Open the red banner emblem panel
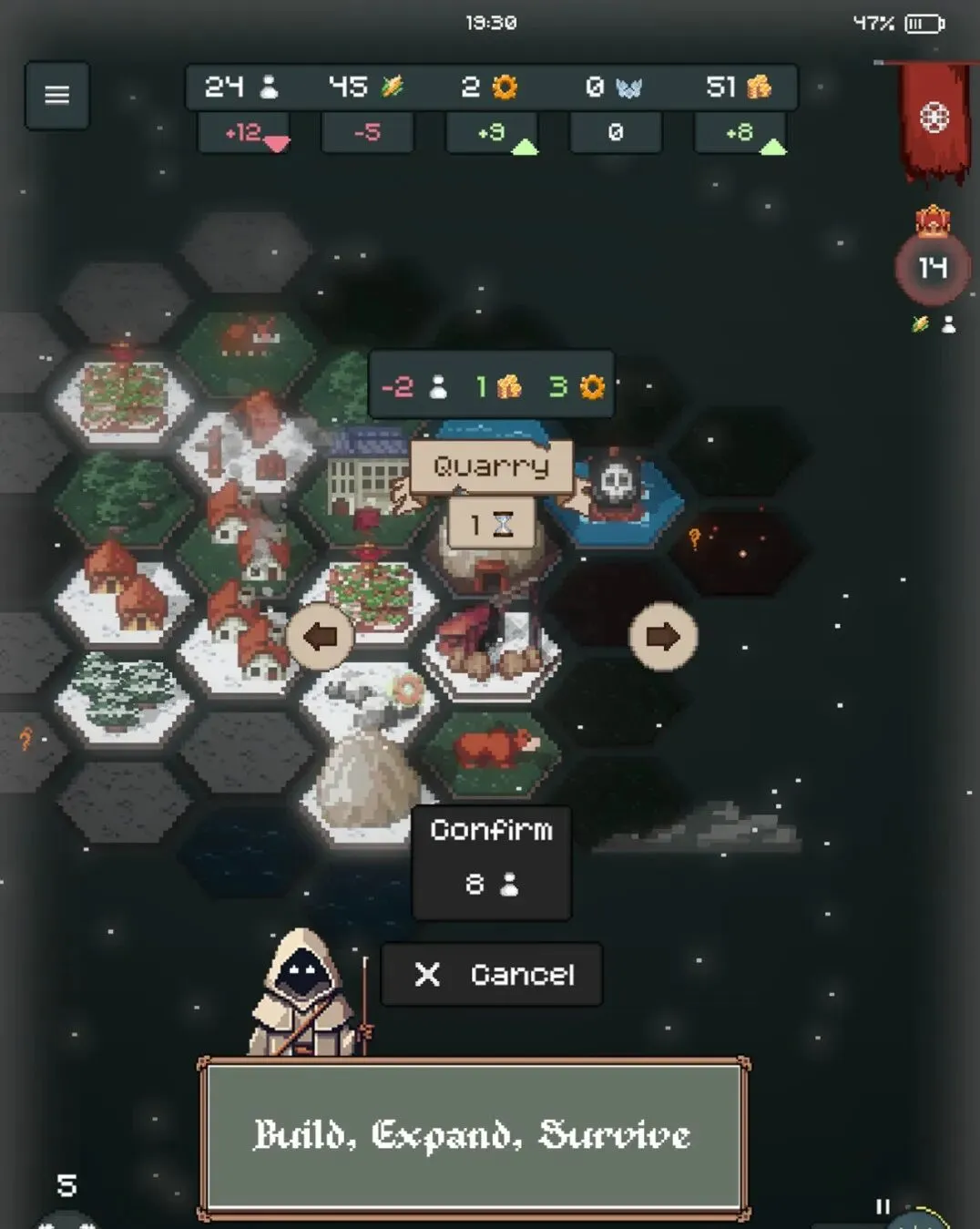Image resolution: width=980 pixels, height=1229 pixels. [x=934, y=118]
